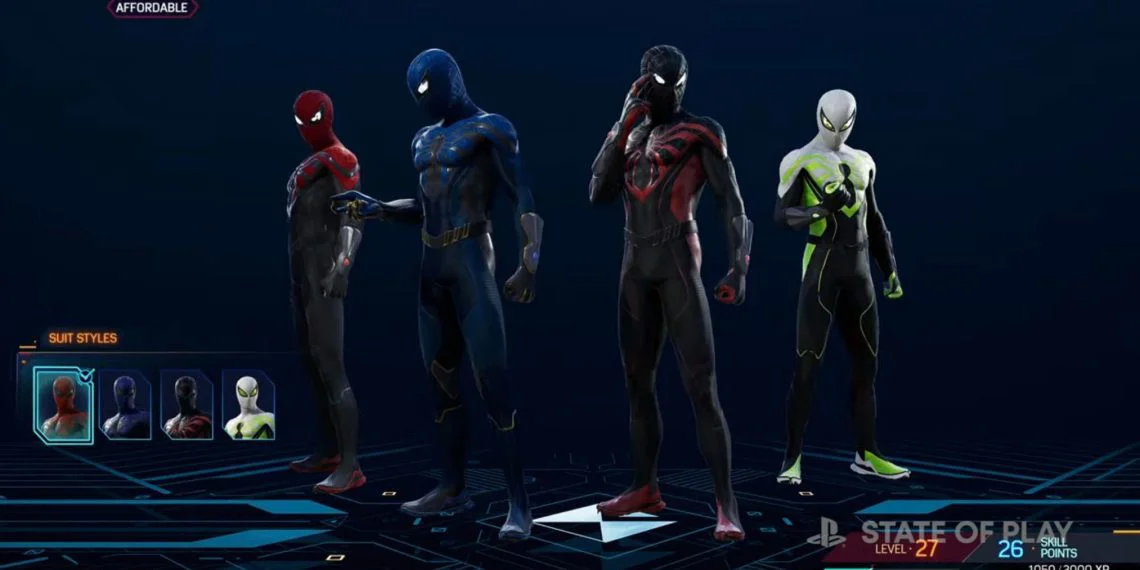Click the Affordable filter tag

point(152,8)
